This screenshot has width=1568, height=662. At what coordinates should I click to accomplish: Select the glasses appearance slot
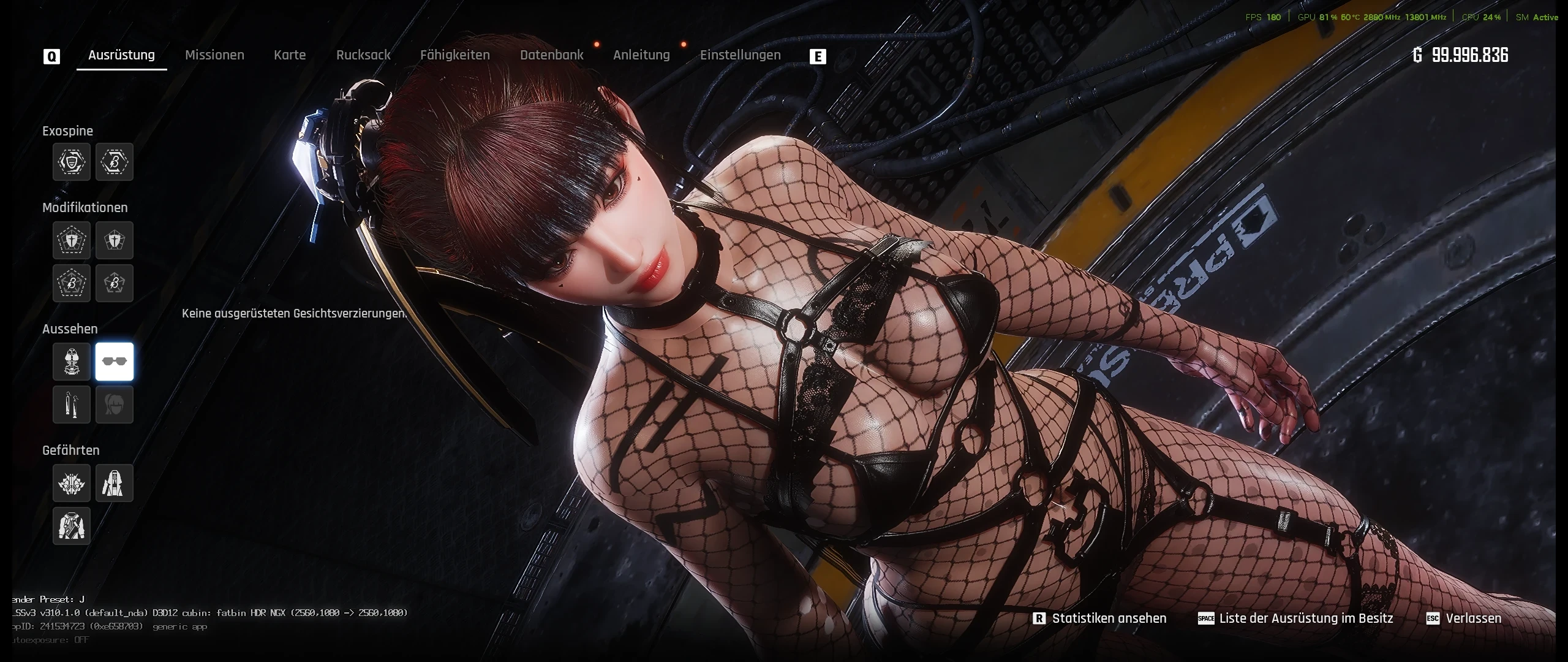(114, 362)
